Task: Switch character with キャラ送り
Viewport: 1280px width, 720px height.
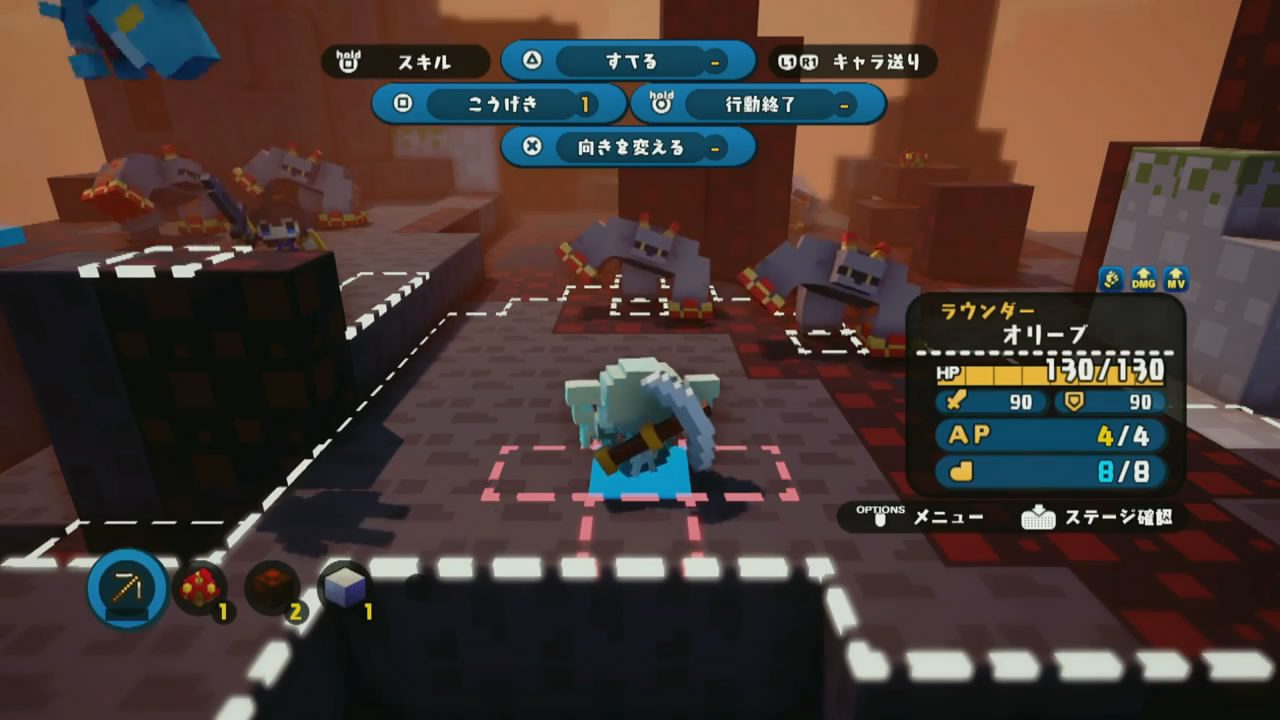Action: pyautogui.click(x=854, y=62)
